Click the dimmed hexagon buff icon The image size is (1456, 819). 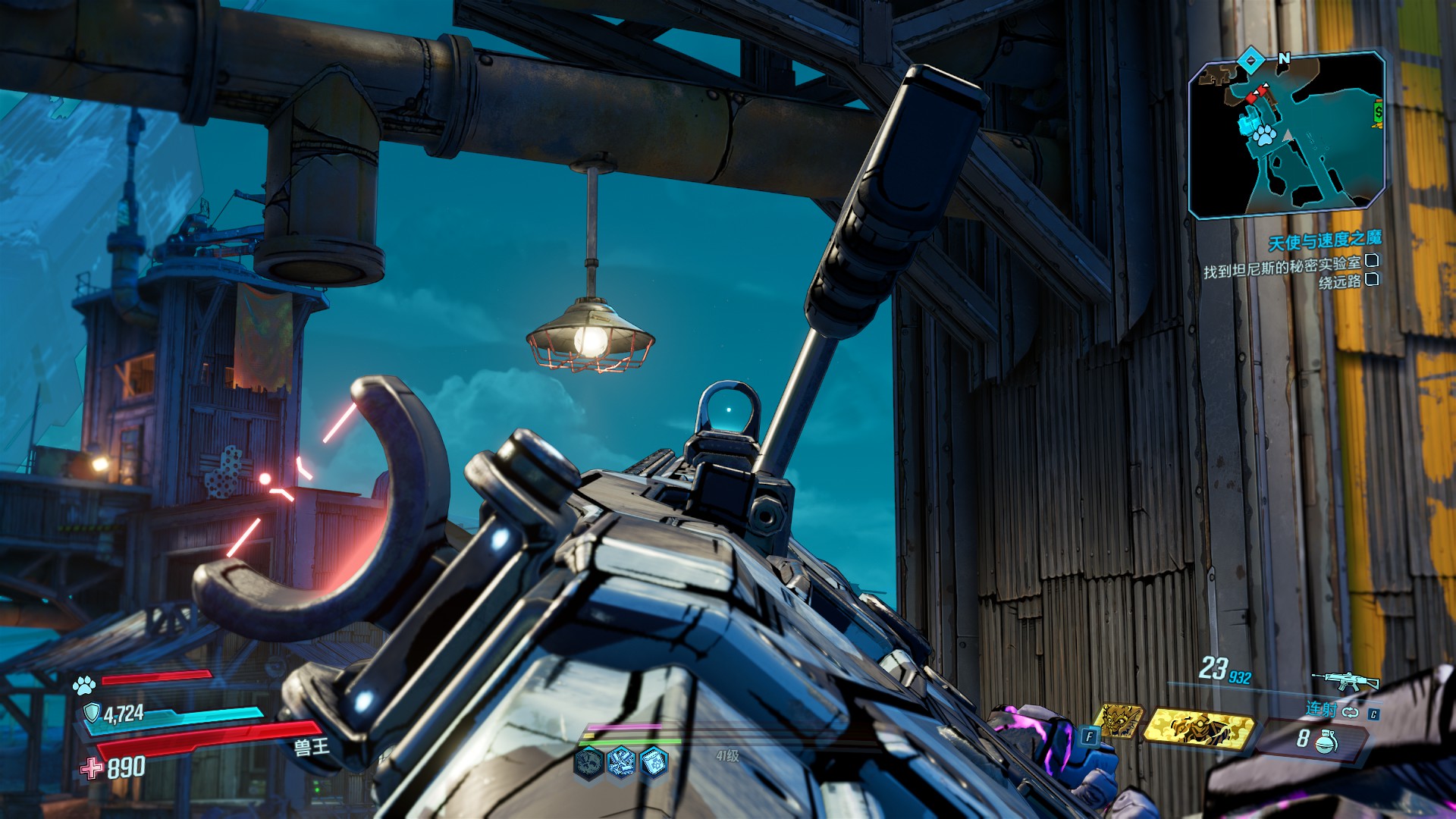point(588,761)
